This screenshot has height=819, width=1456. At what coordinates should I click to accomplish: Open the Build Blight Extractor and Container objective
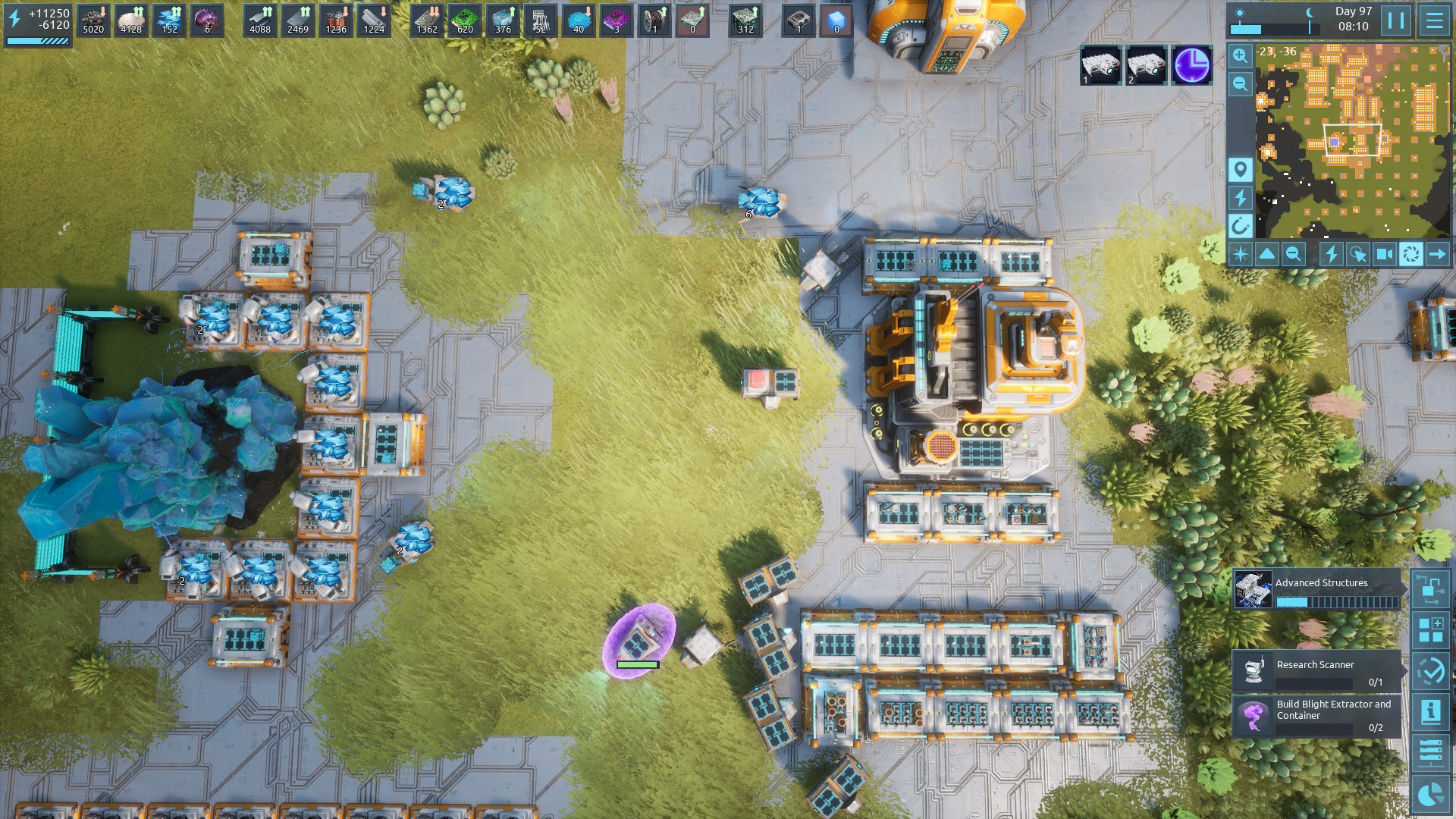coord(1318,716)
